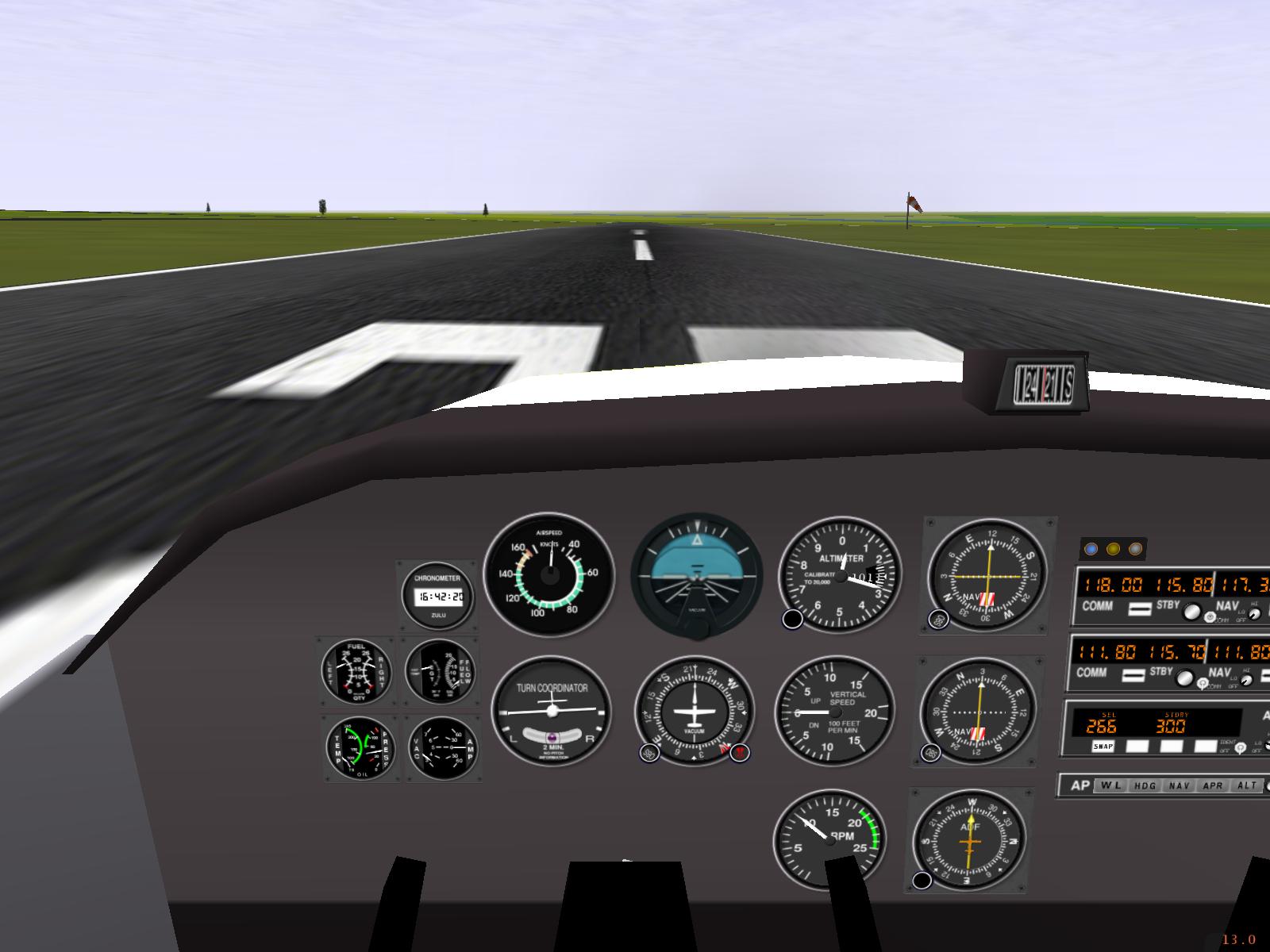
Task: Swap COMM frequencies on the lower radio
Action: (x=1134, y=674)
